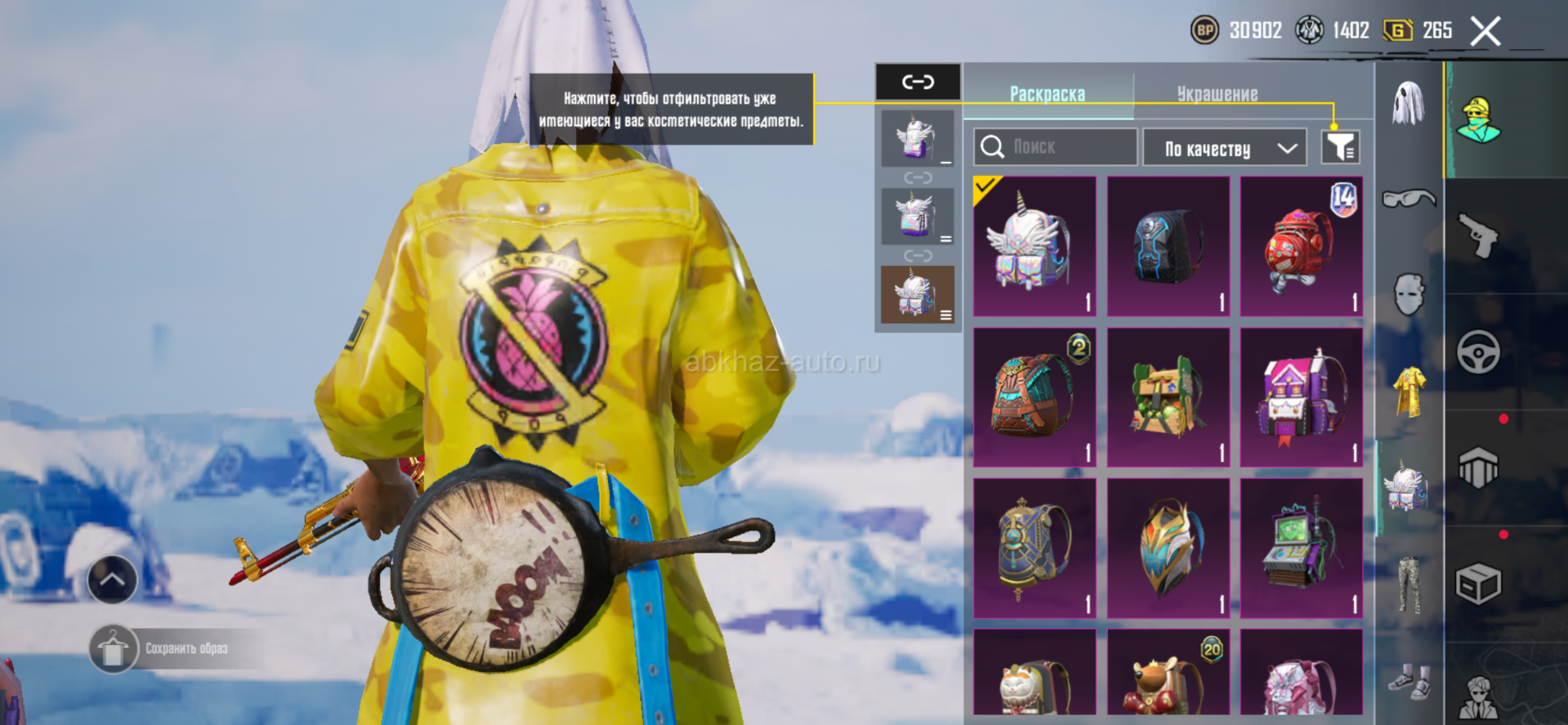Close the inventory with the X button
This screenshot has width=1568, height=725.
click(1485, 32)
